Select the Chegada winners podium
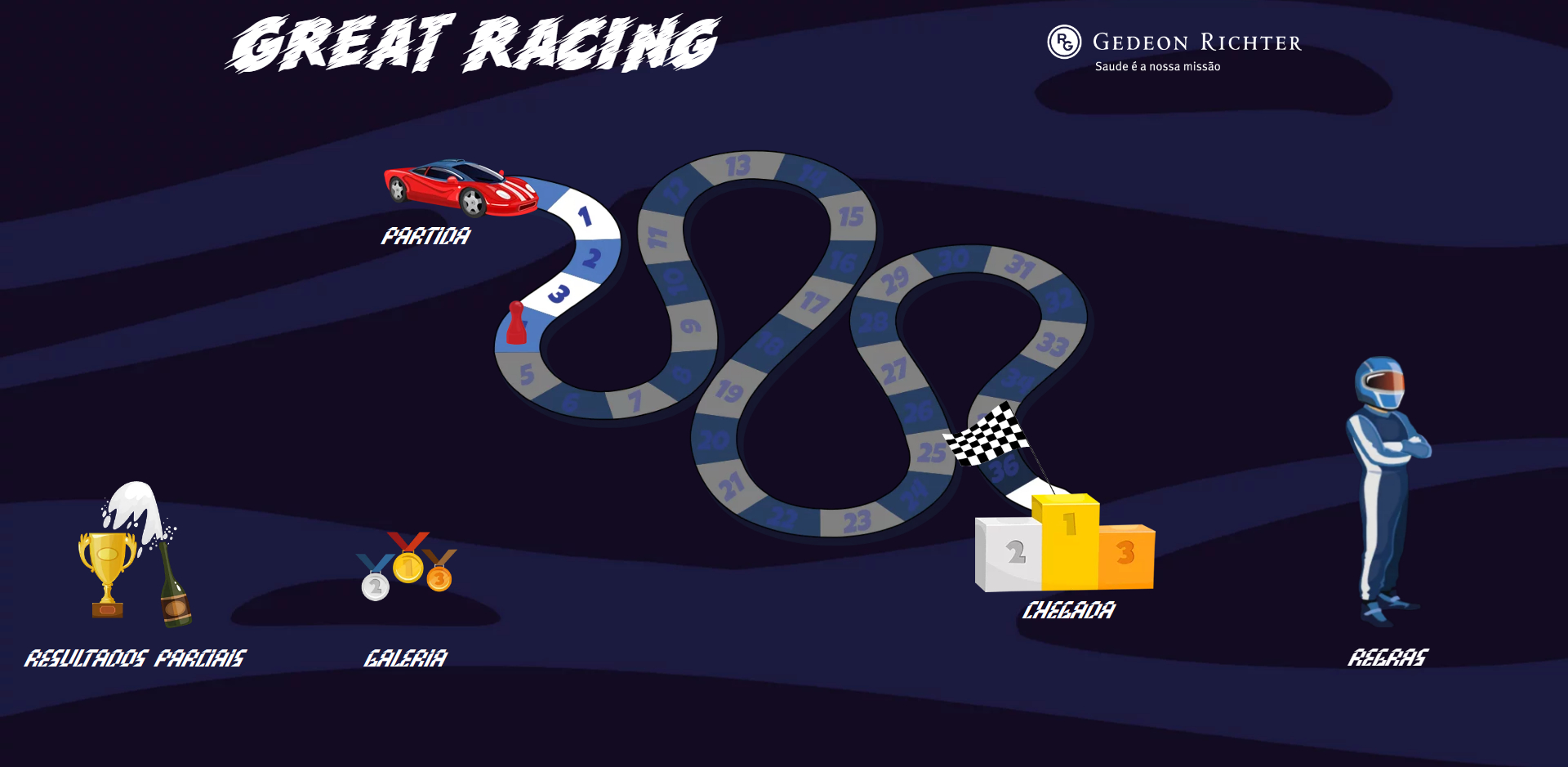The image size is (1568, 767). pos(1065,545)
